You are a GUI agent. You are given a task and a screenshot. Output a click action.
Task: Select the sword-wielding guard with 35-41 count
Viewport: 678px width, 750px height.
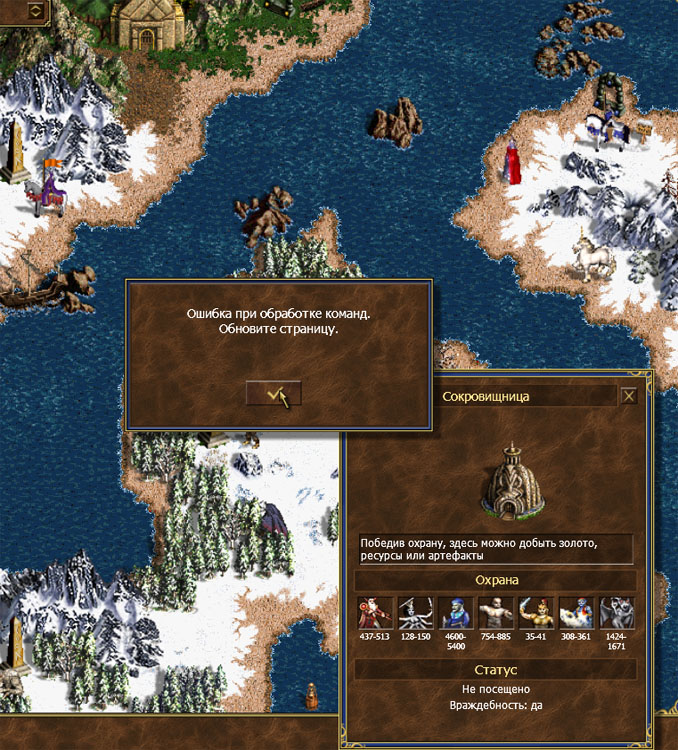pos(534,611)
